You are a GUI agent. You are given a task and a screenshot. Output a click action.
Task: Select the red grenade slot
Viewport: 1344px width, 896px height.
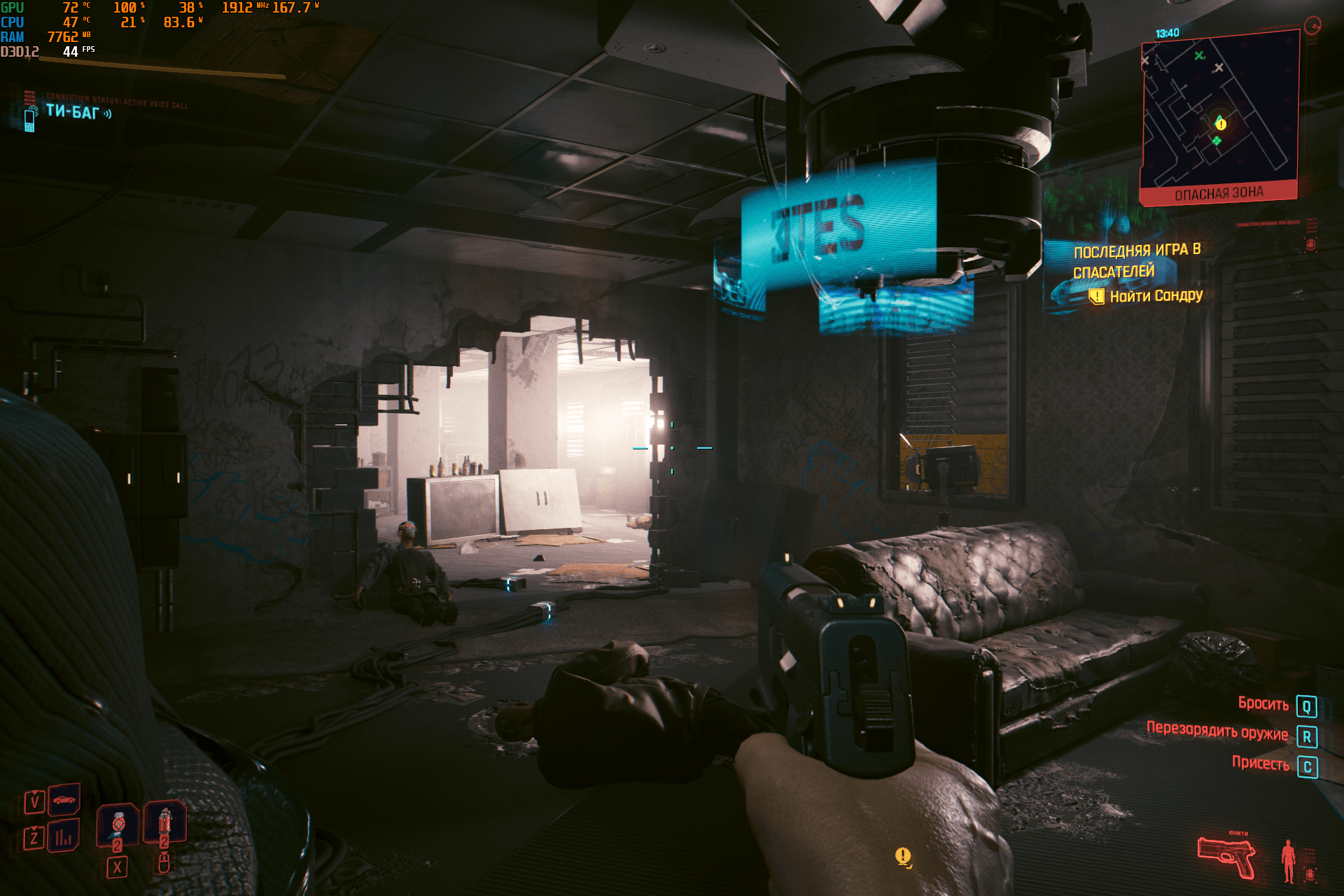(x=164, y=822)
